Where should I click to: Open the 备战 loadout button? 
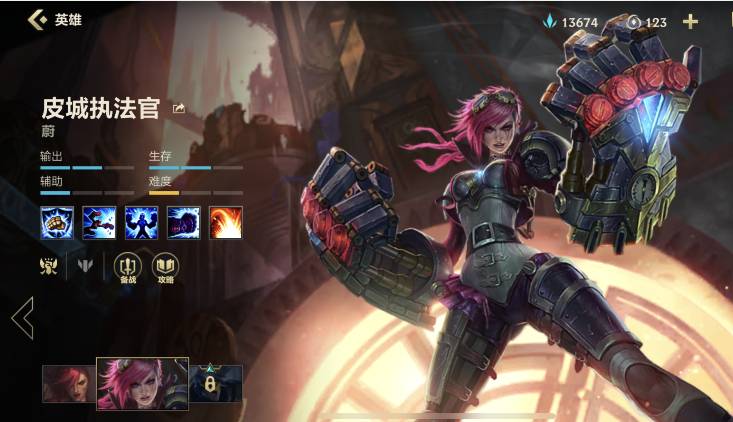pos(127,267)
